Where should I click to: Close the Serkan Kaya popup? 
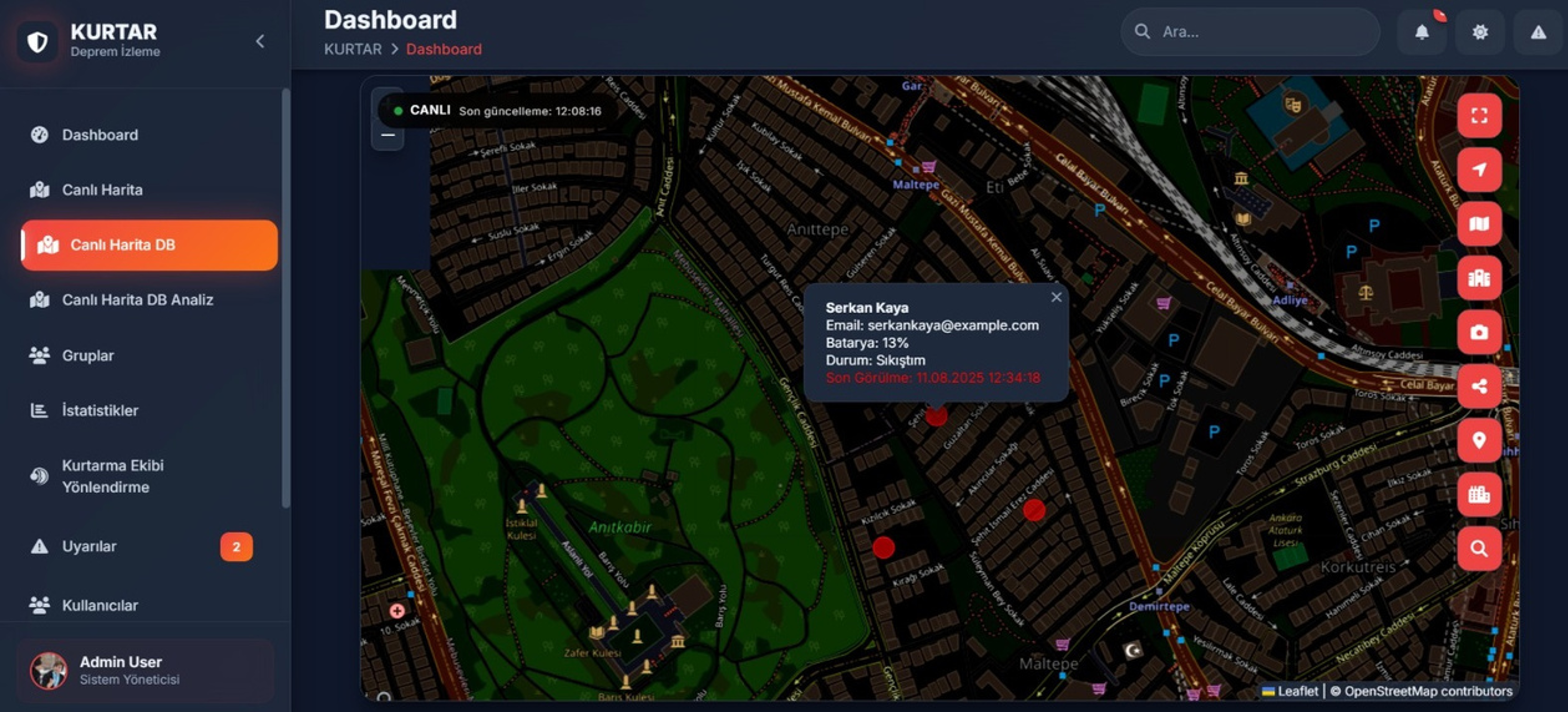[x=1056, y=297]
